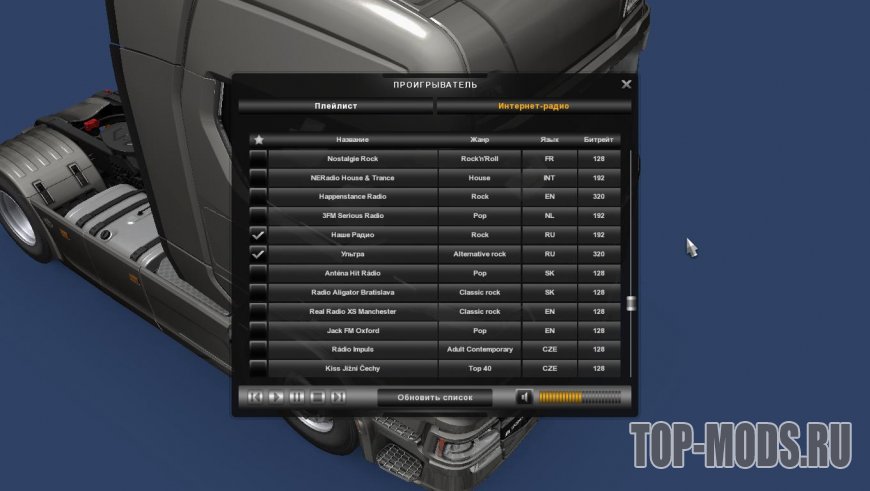Toggle mute with the speaker icon
870x491 pixels.
pyautogui.click(x=524, y=397)
